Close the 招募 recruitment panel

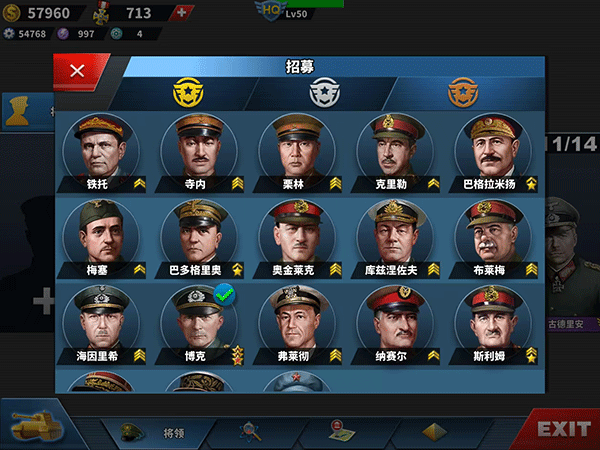coord(76,71)
